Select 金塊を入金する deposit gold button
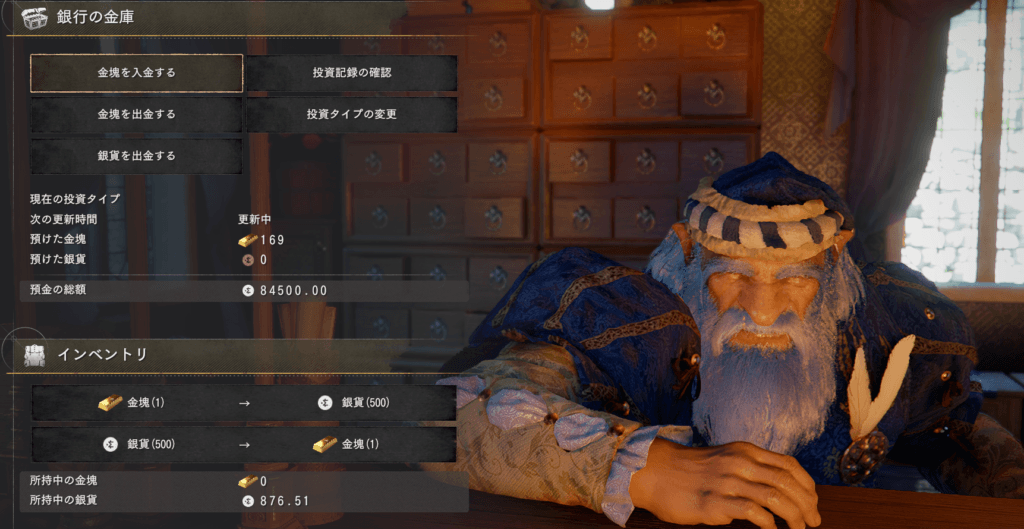 (136, 73)
